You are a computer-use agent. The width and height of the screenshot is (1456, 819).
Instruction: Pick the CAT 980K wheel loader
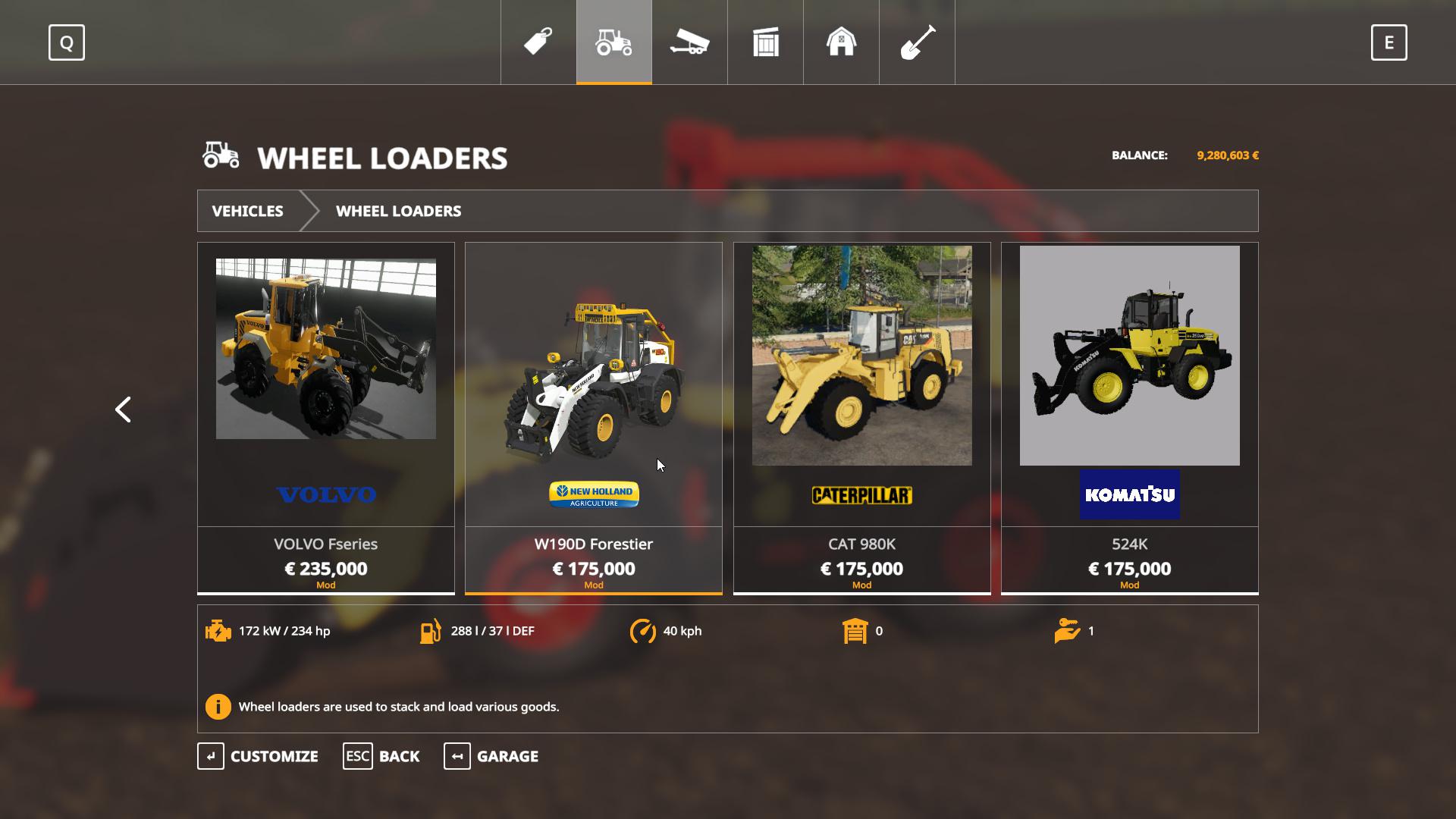(861, 418)
